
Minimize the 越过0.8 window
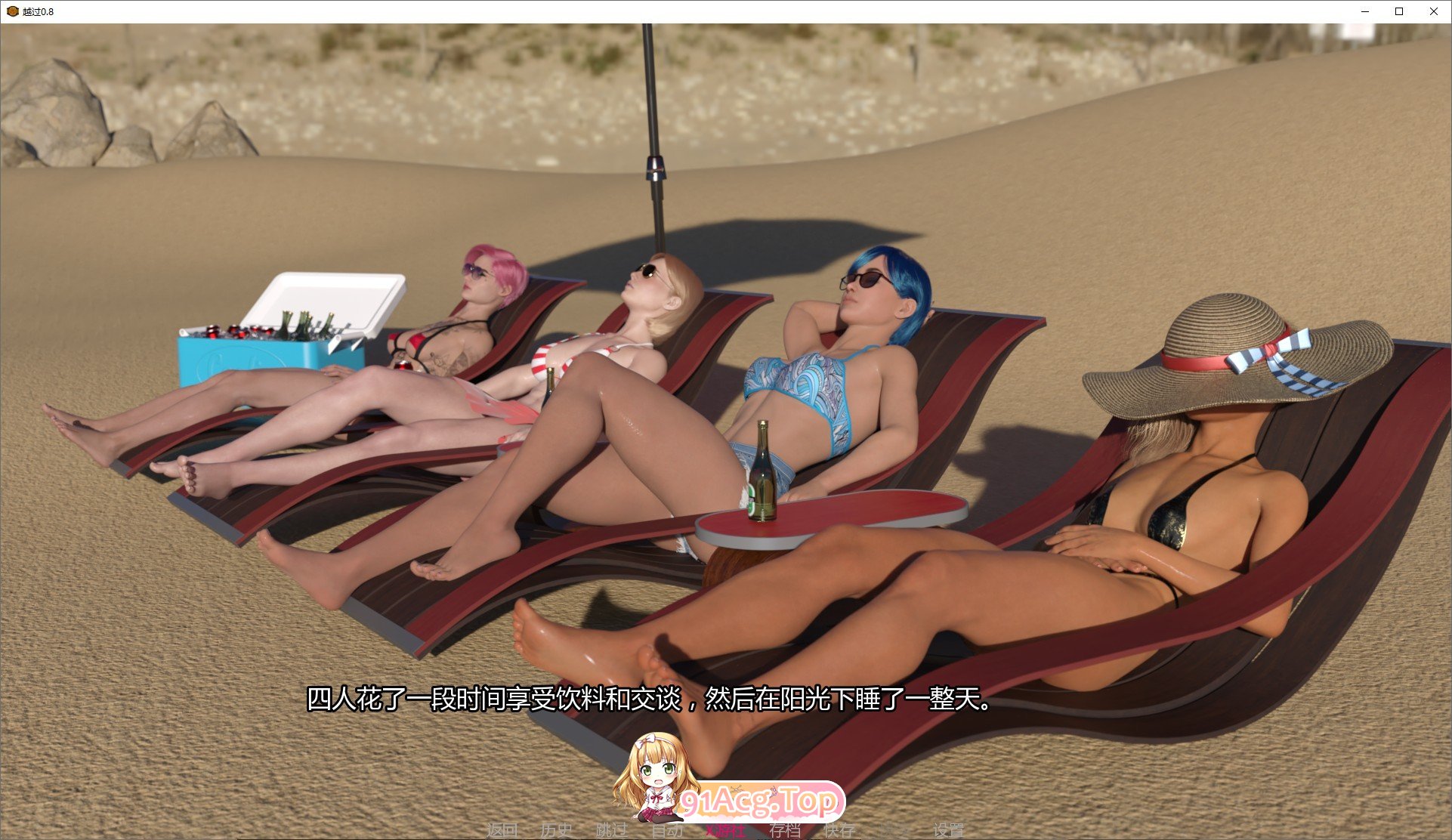(x=1364, y=11)
